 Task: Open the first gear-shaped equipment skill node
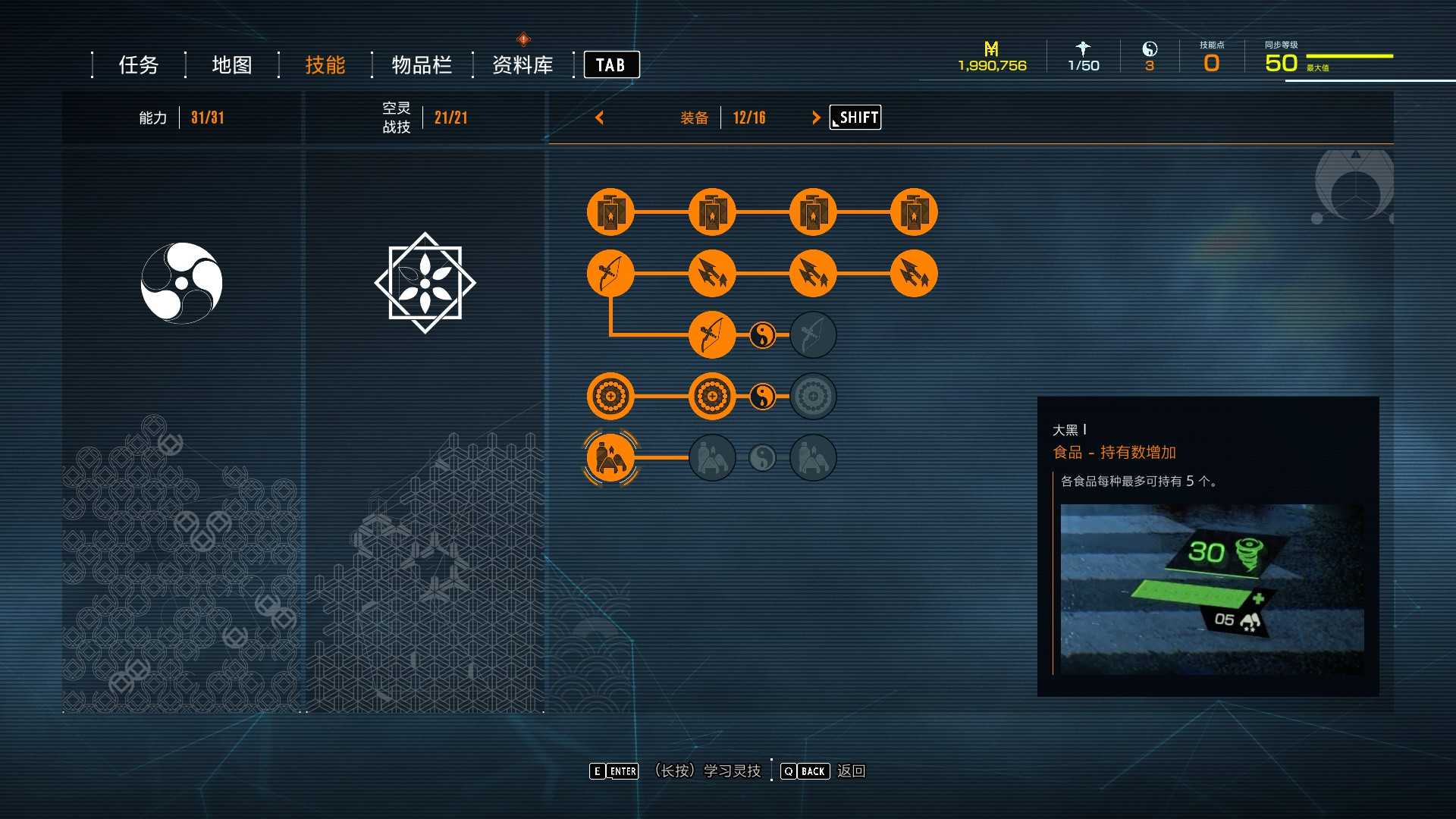pyautogui.click(x=610, y=395)
